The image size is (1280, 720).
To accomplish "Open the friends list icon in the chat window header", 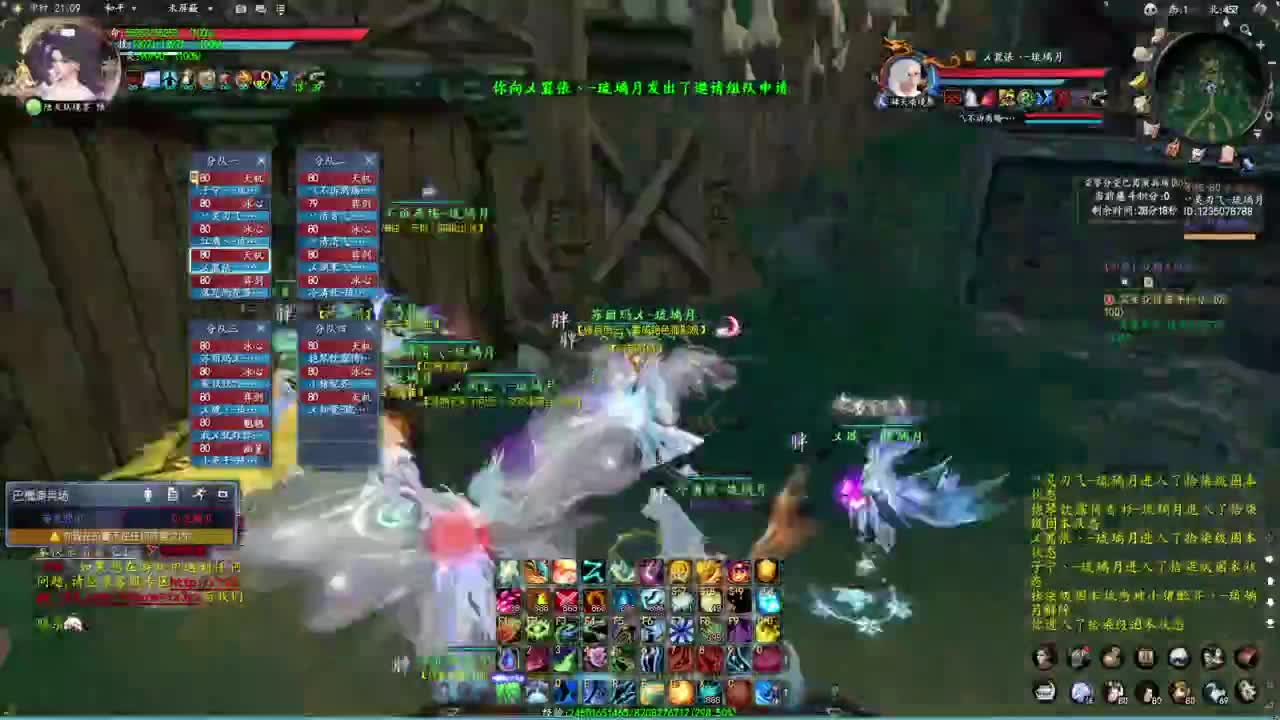I will 146,495.
